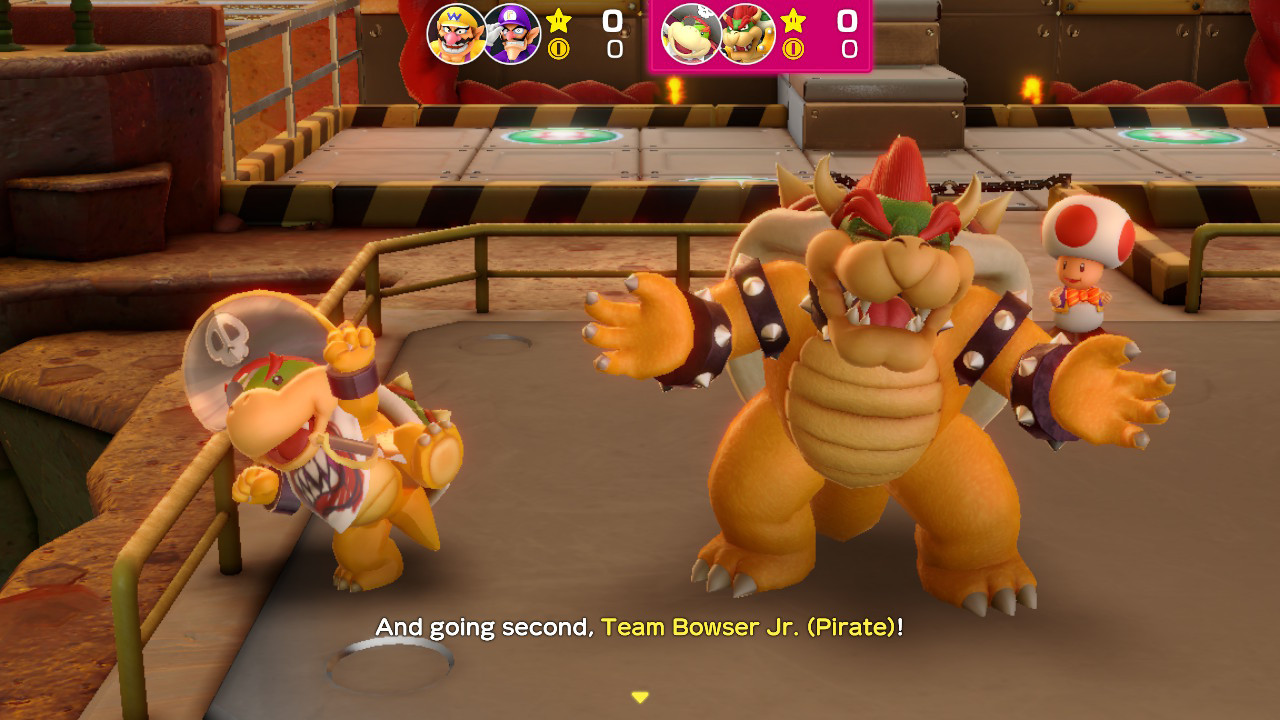
Task: Switch focus to Team Bowser Jr.'s panel
Action: coord(763,35)
